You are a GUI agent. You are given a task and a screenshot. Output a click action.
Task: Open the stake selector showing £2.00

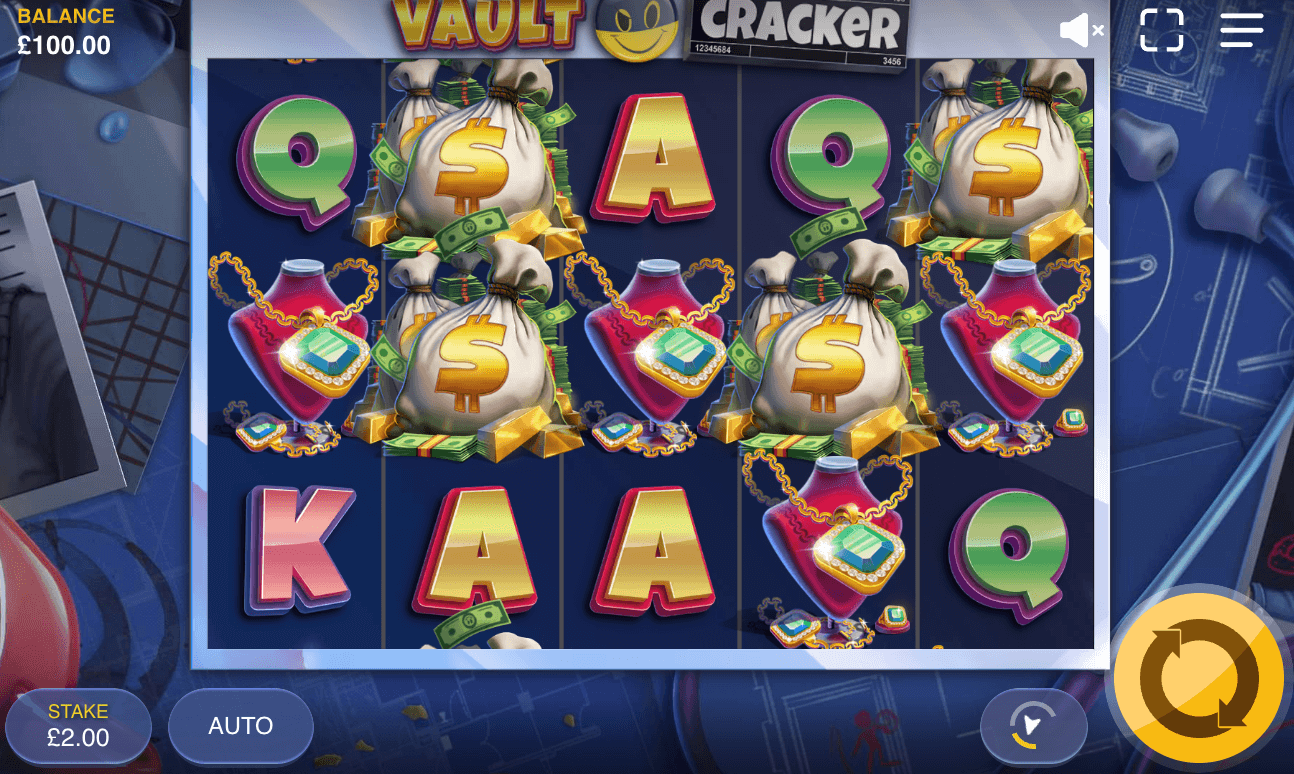(x=79, y=727)
